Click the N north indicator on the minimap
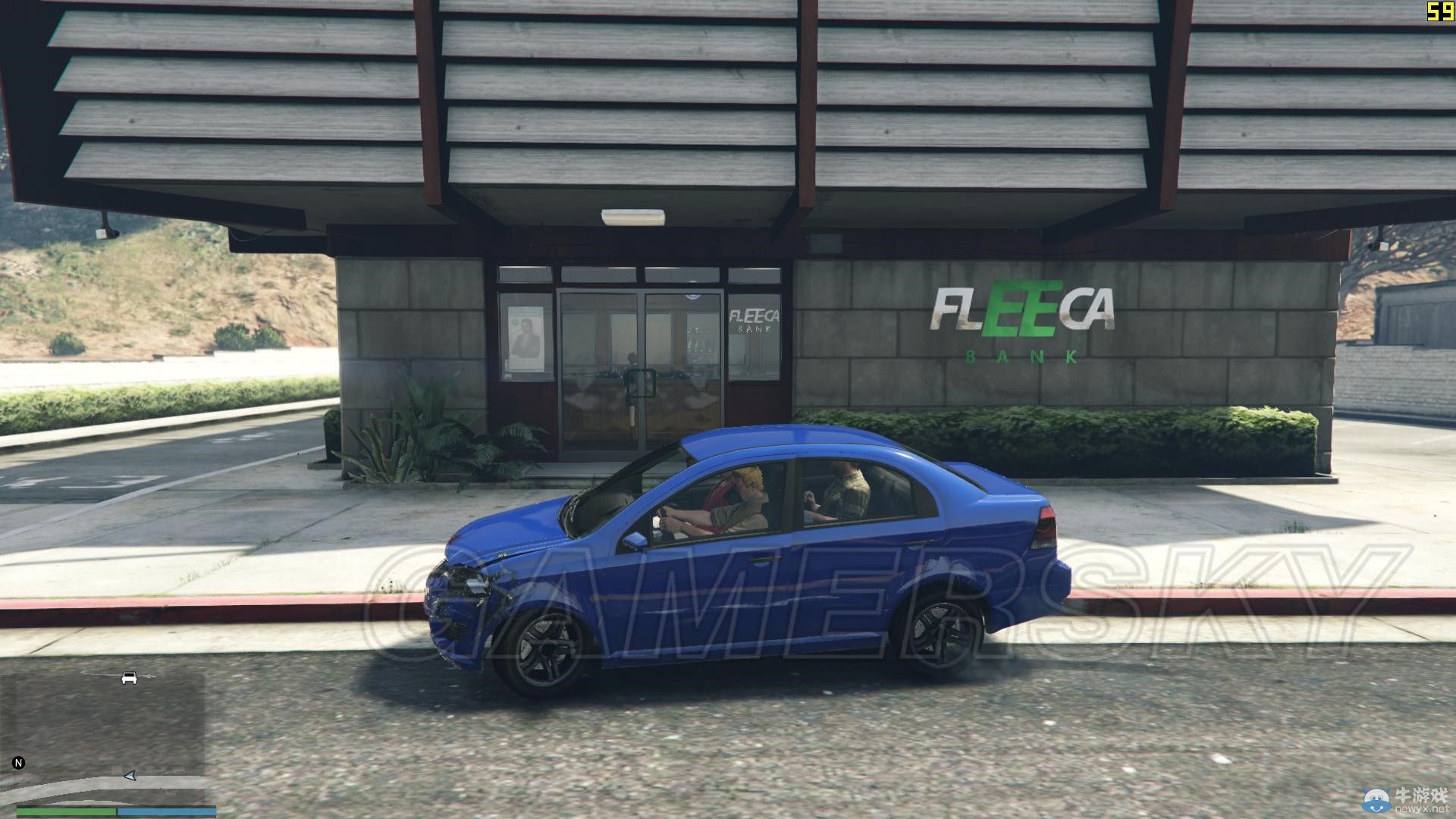This screenshot has height=819, width=1456. [x=19, y=762]
